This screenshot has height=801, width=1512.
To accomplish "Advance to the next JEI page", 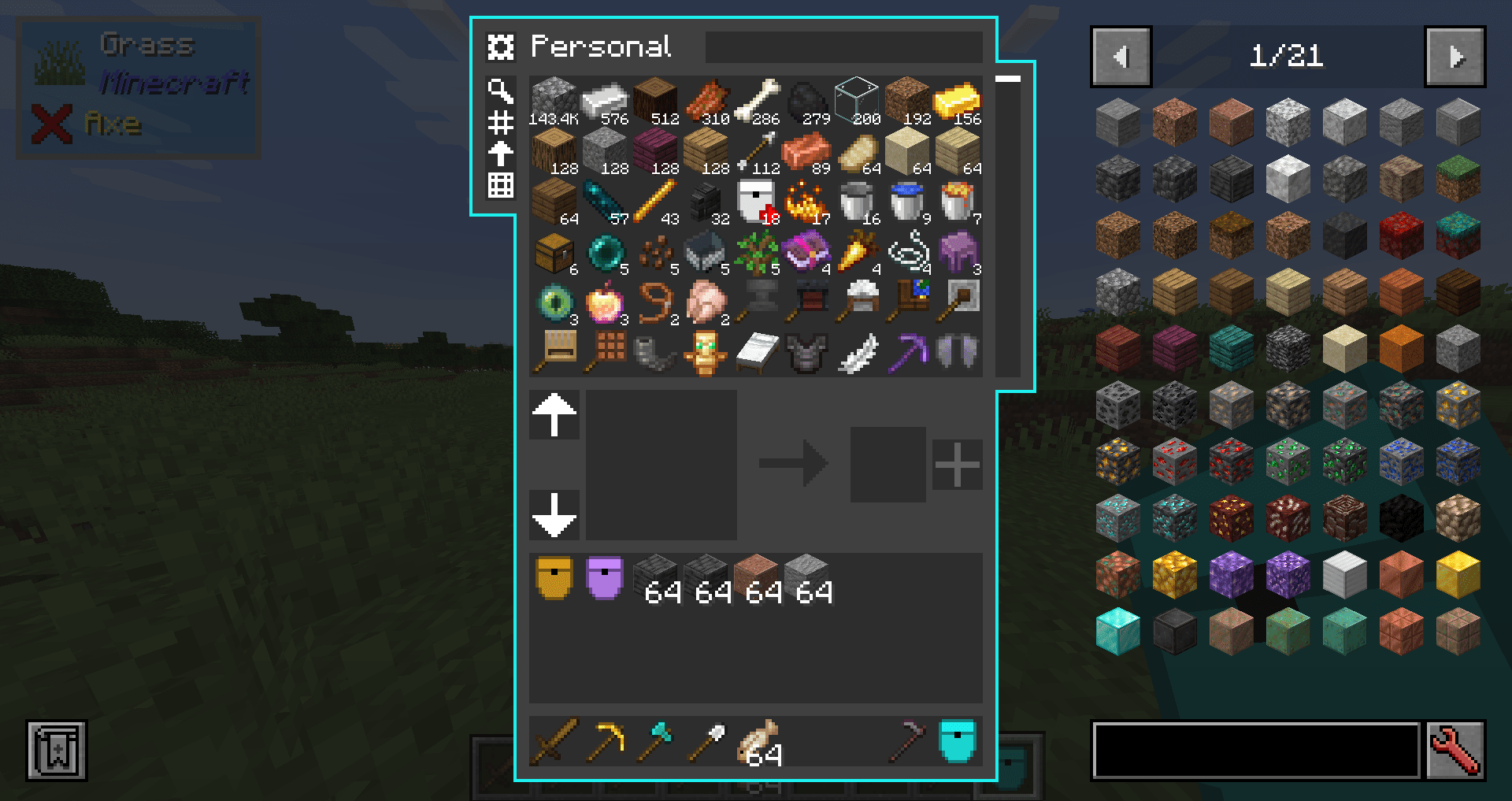I will 1455,56.
